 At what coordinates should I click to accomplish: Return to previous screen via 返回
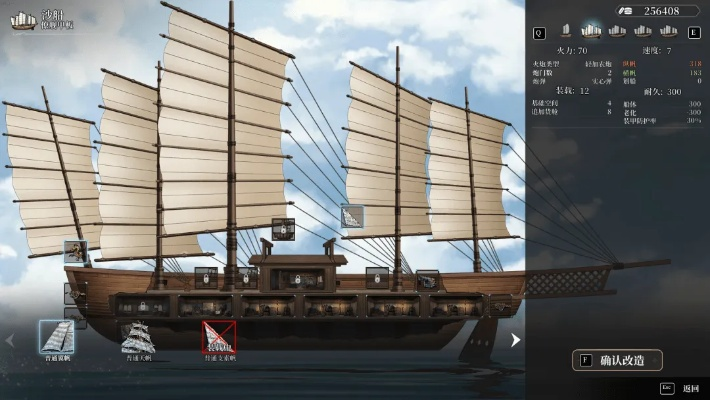686,388
